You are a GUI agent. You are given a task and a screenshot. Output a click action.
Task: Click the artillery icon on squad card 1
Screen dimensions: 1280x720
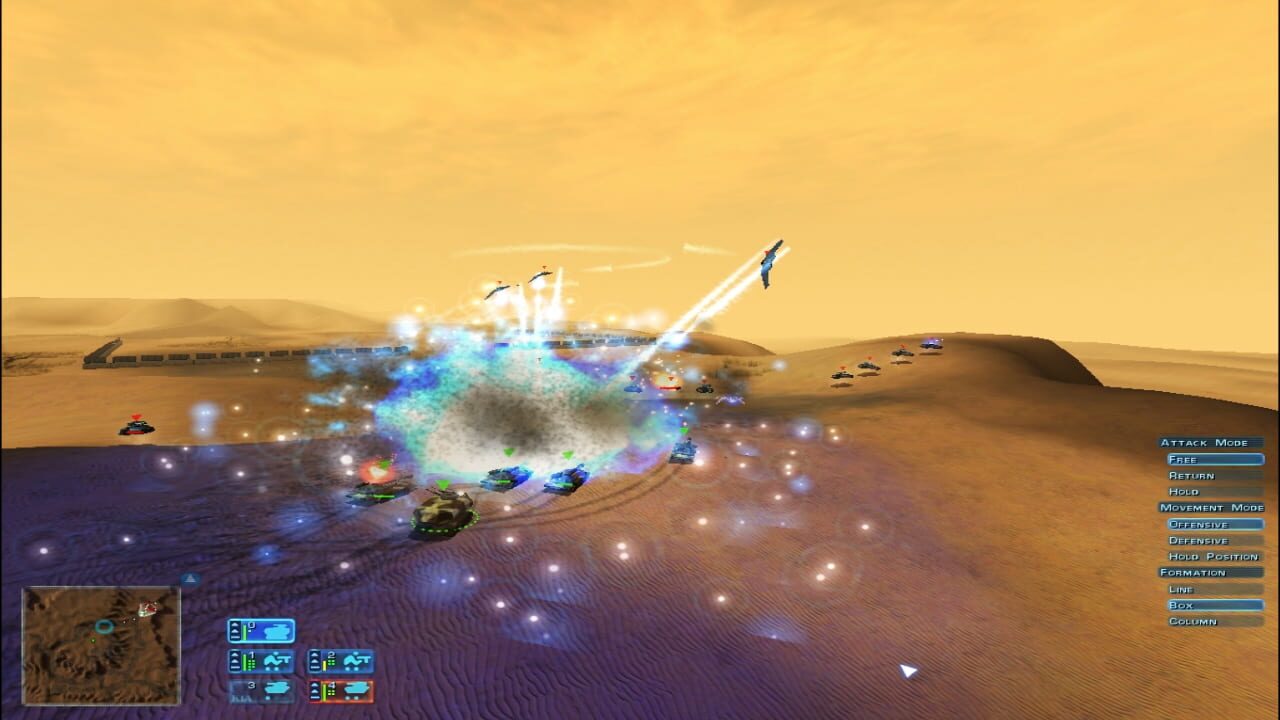coord(278,660)
